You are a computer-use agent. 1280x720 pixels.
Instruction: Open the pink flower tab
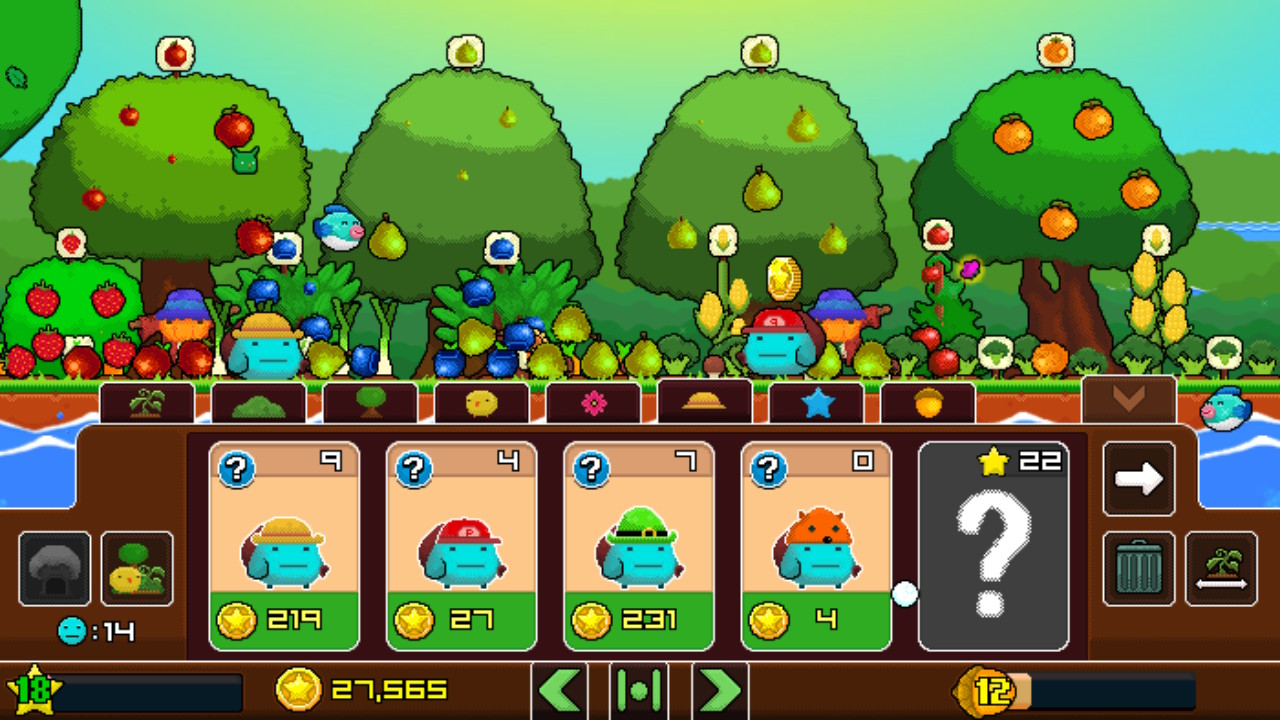pos(593,402)
